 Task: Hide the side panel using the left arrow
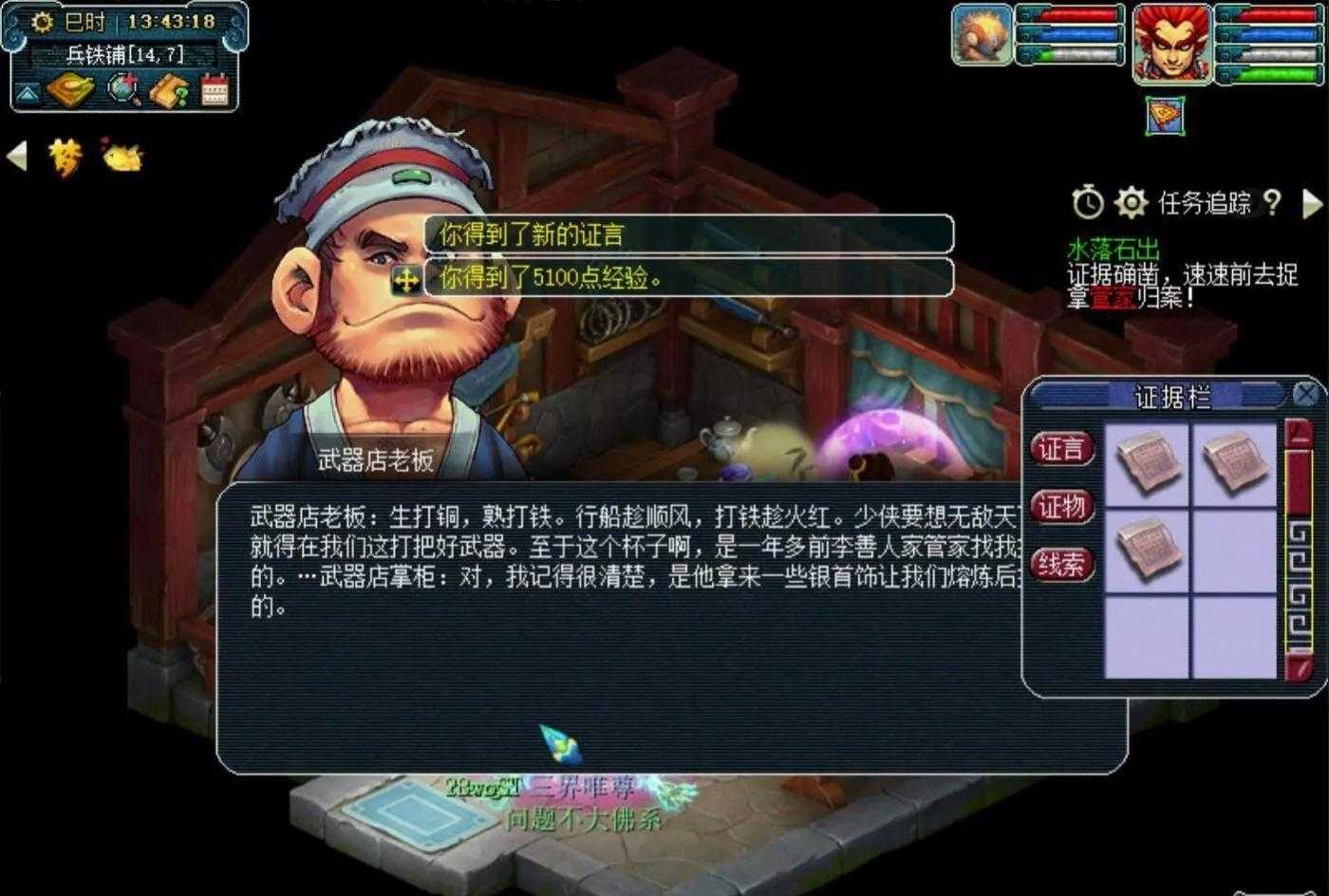point(16,156)
